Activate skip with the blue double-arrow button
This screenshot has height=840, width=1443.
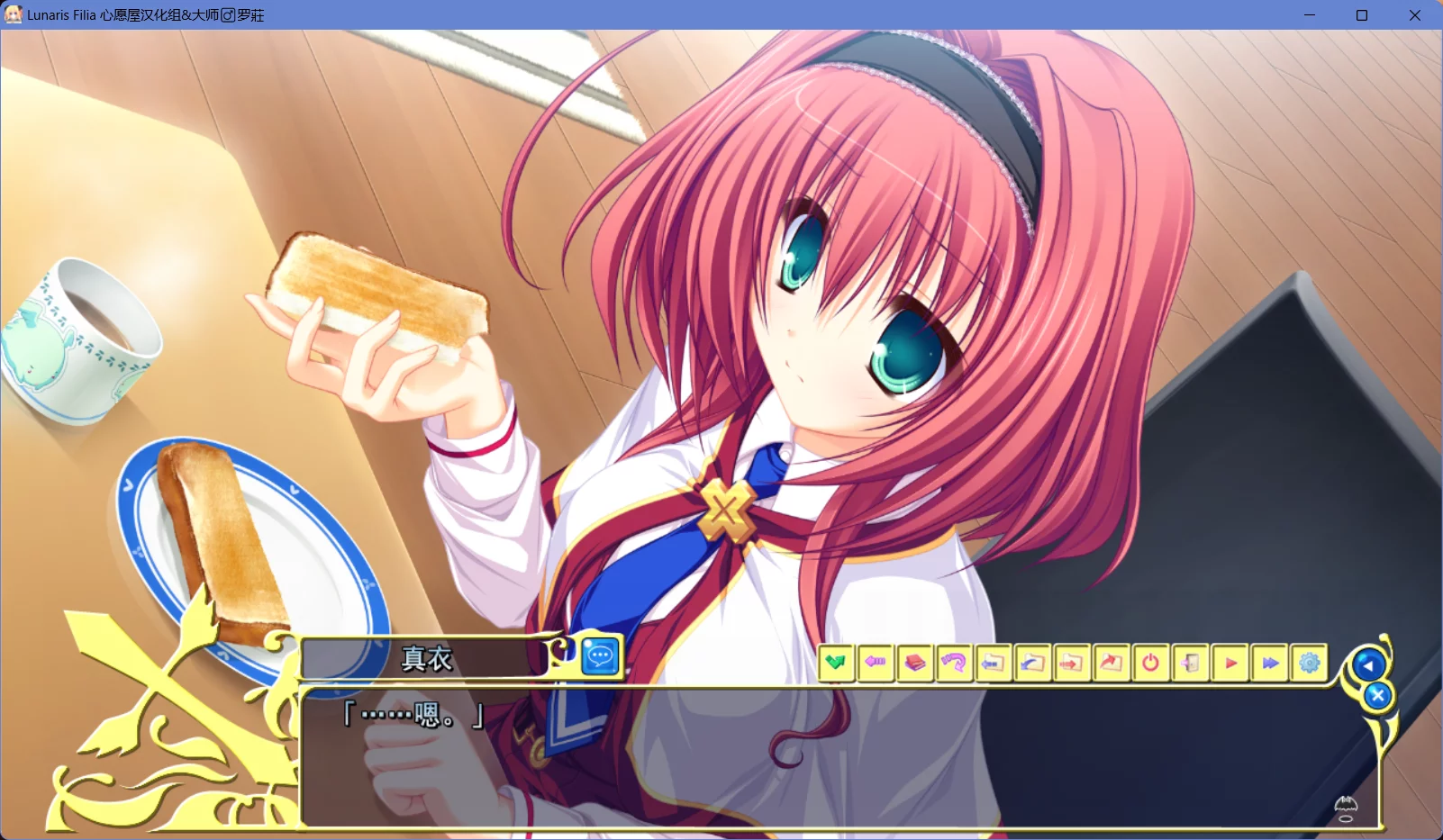pyautogui.click(x=1270, y=664)
